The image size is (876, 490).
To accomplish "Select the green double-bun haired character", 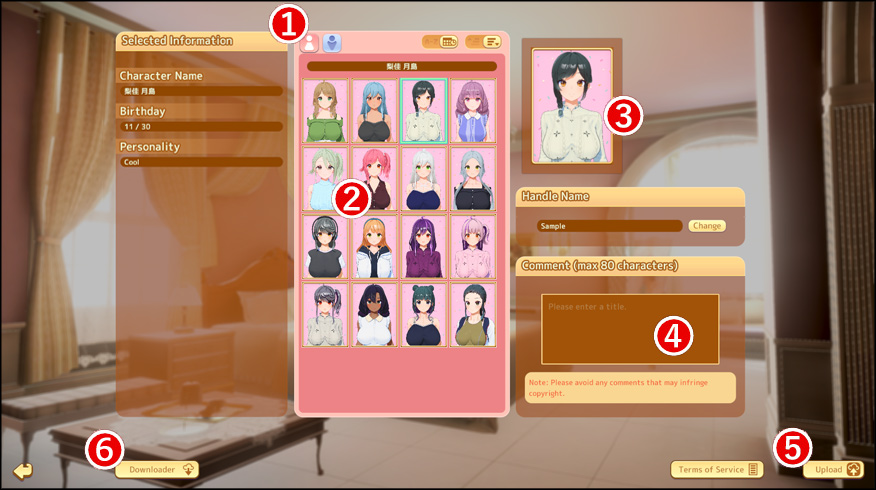I will coord(423,315).
